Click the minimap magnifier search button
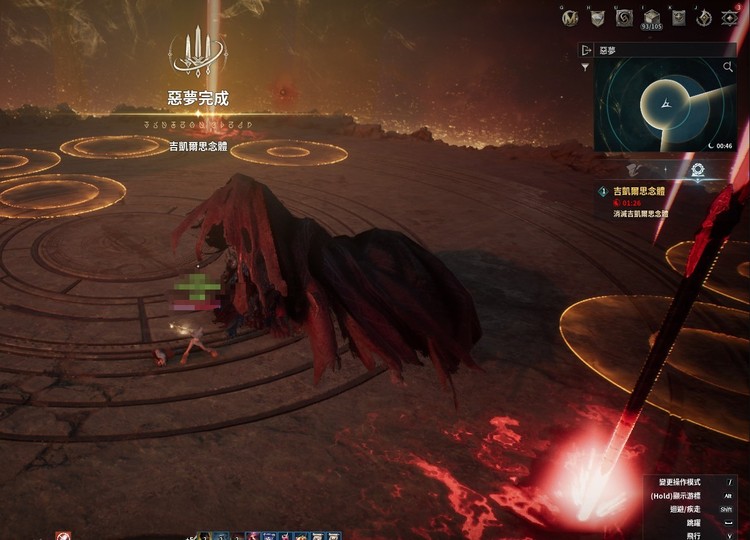This screenshot has width=750, height=540. (728, 67)
